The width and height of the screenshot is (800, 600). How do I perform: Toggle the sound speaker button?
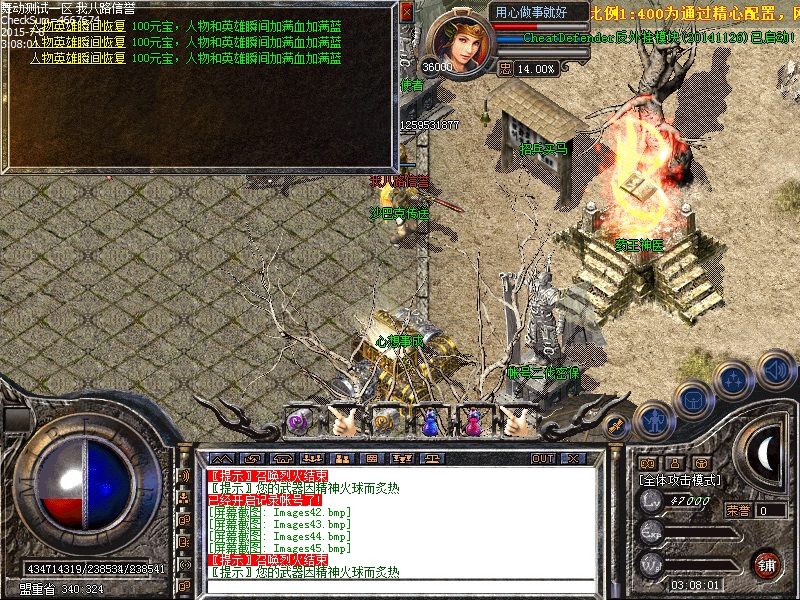click(x=776, y=370)
